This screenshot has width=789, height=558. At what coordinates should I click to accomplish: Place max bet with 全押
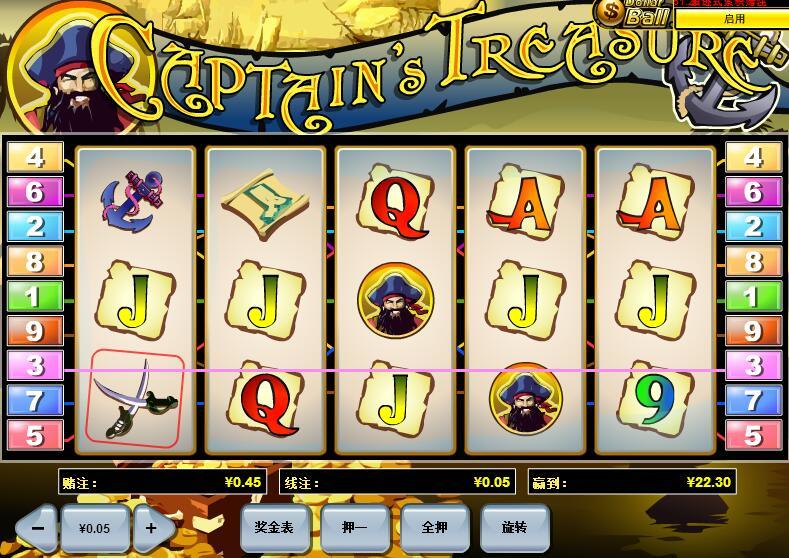[x=435, y=525]
